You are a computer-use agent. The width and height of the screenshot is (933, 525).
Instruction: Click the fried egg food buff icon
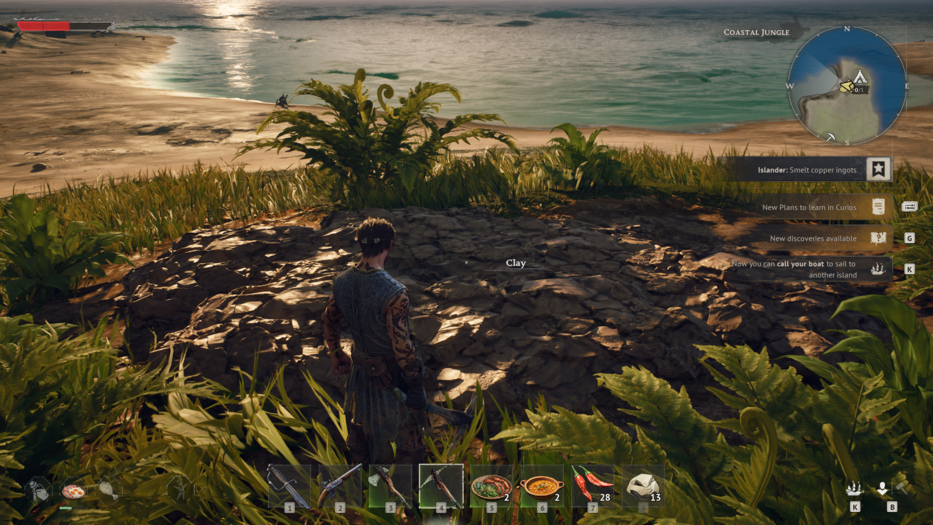point(73,491)
